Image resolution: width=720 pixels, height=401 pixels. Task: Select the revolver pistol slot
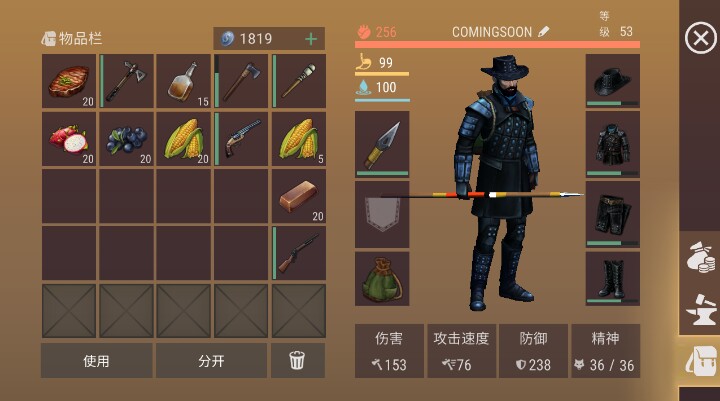(241, 139)
